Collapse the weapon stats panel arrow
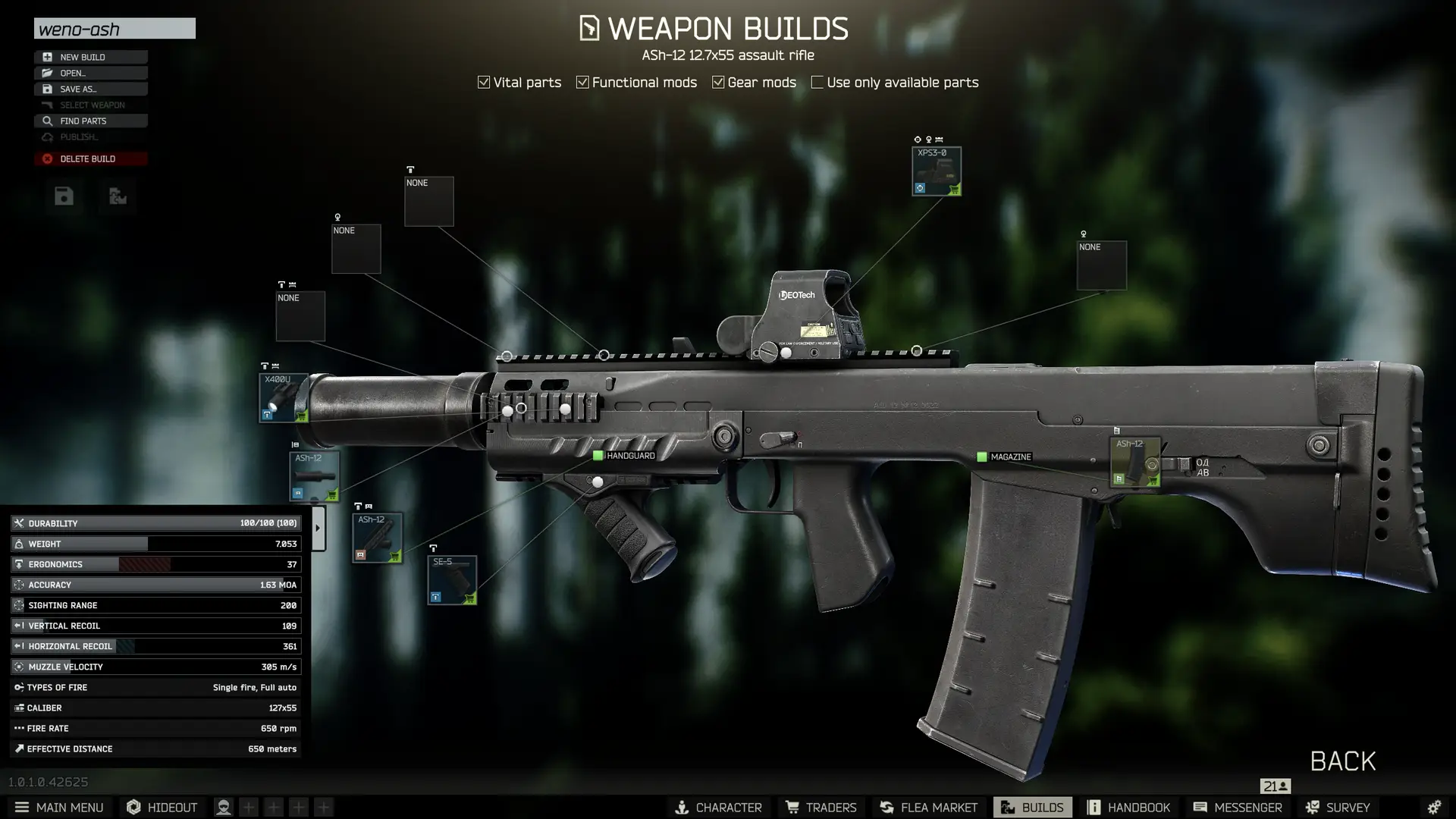 pyautogui.click(x=318, y=528)
